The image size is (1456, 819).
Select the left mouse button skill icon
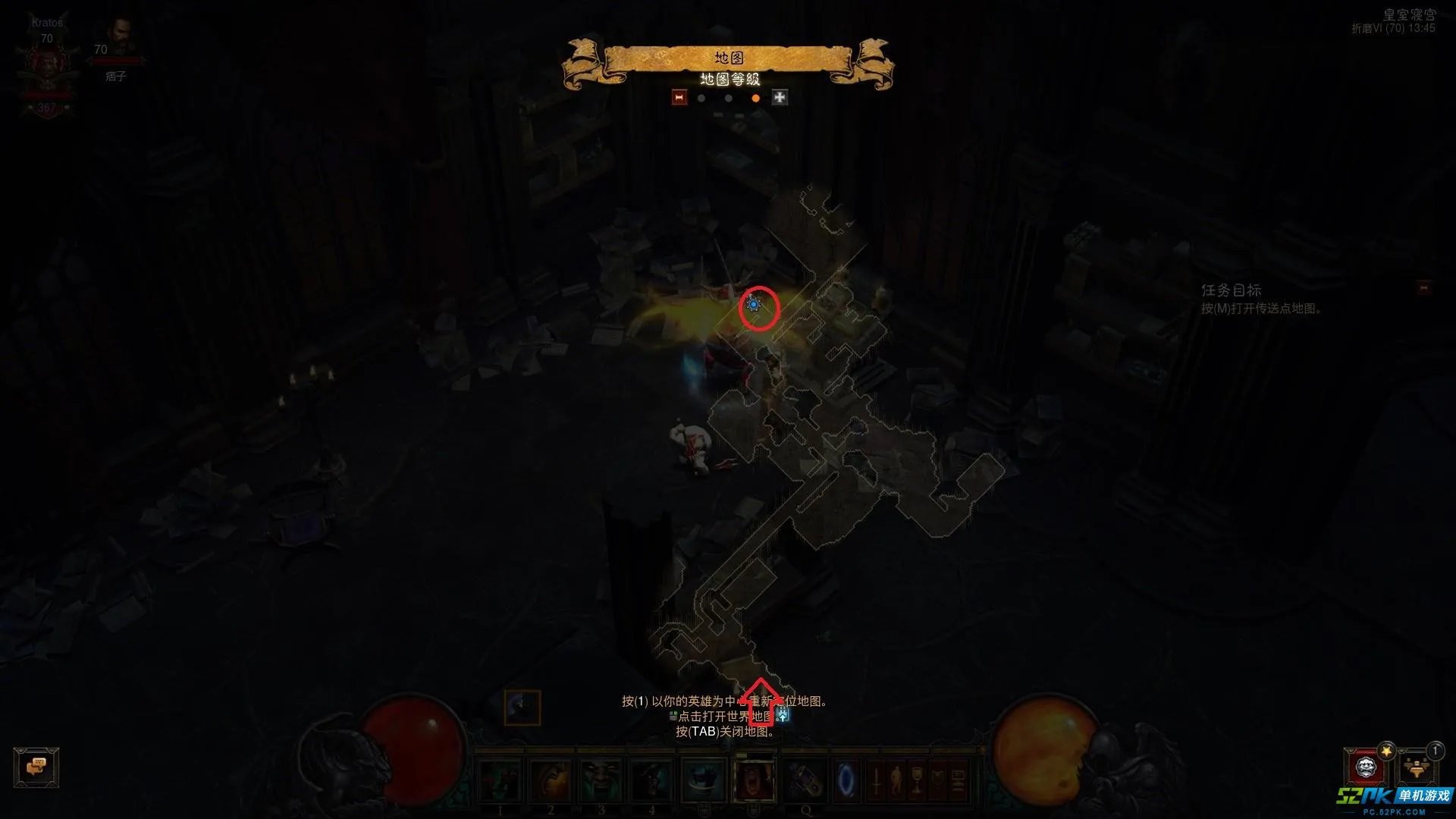click(704, 780)
